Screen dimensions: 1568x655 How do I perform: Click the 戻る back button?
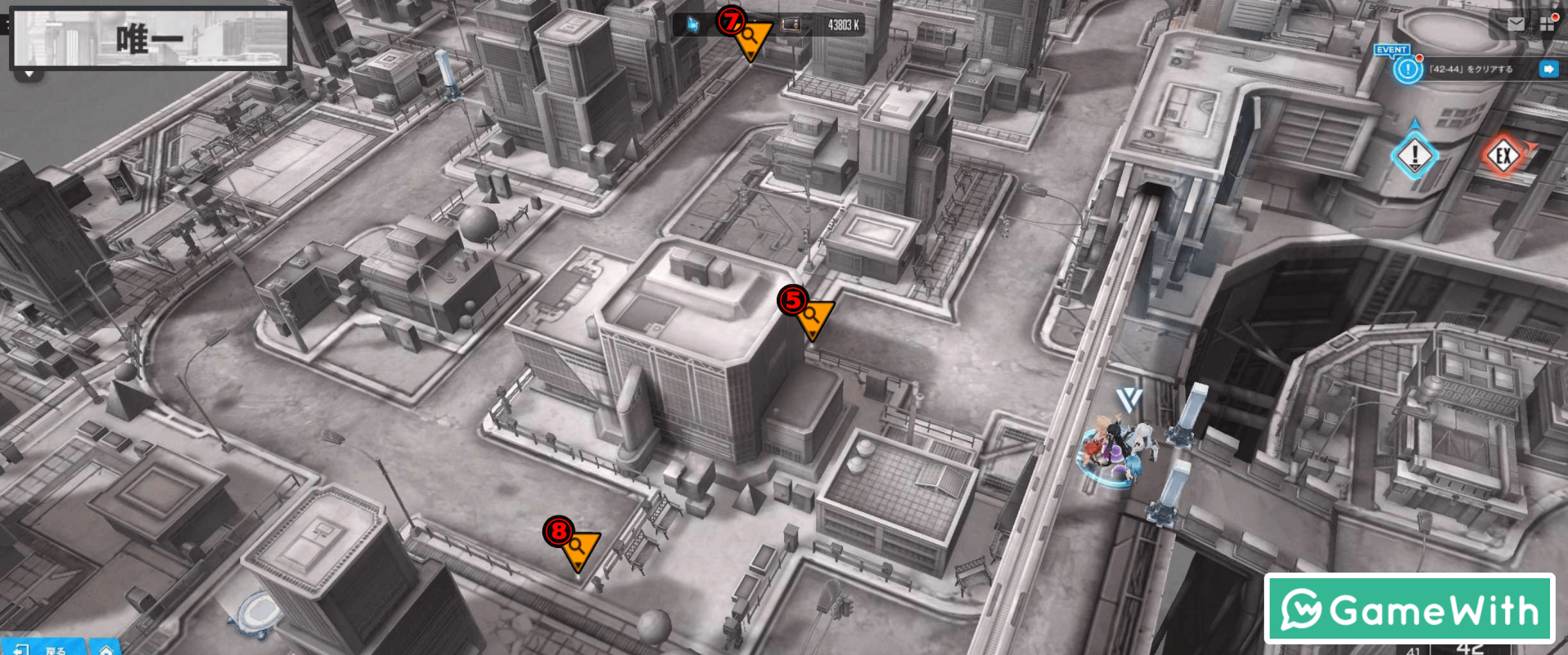[45, 648]
